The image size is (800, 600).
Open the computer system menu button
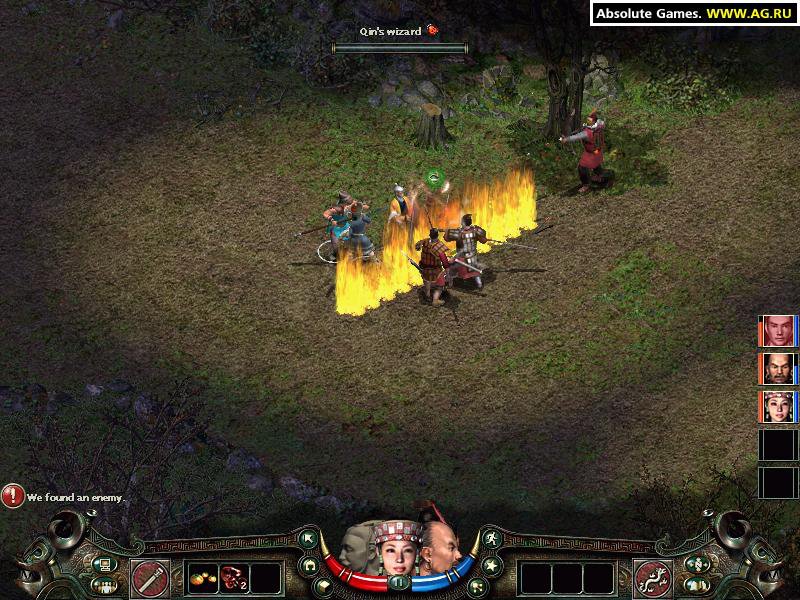tap(103, 563)
